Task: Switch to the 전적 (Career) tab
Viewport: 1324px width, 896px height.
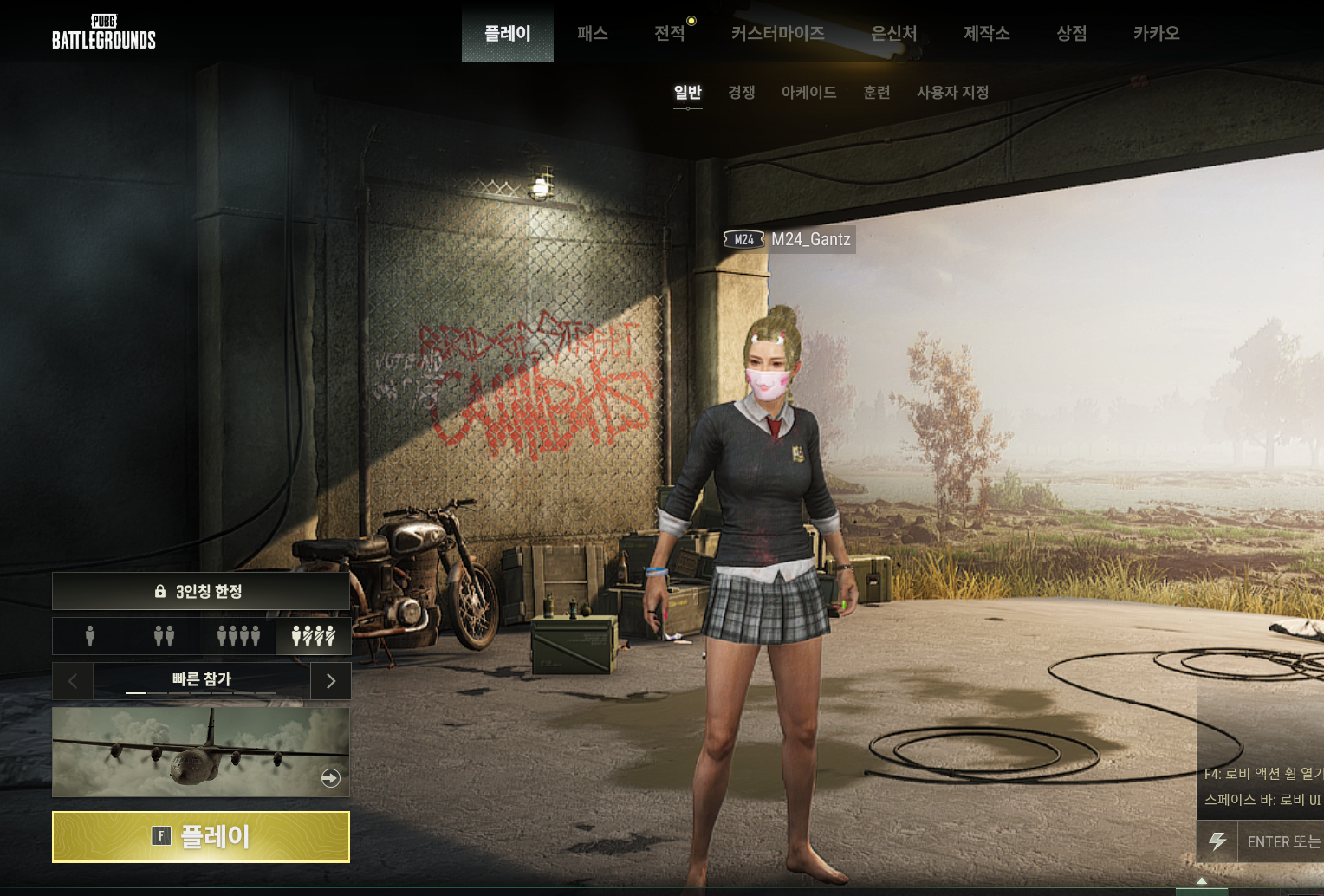Action: (670, 33)
